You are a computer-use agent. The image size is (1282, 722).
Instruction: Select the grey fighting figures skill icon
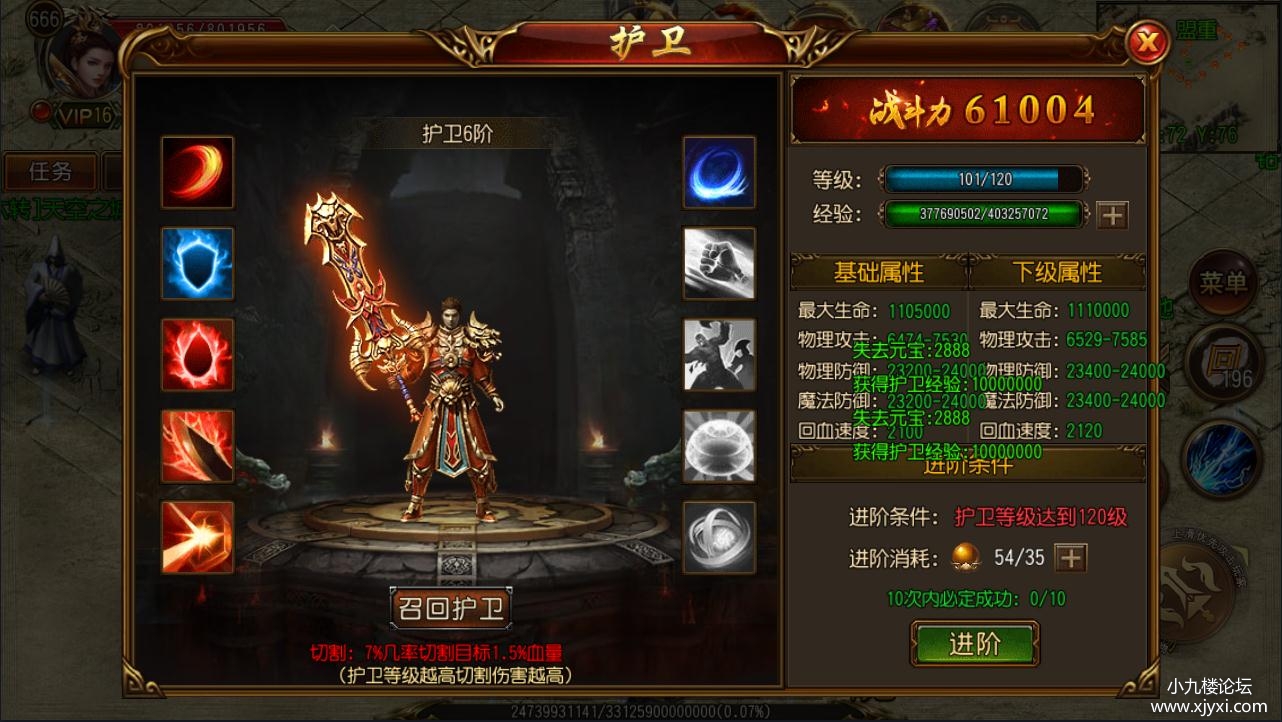point(719,355)
